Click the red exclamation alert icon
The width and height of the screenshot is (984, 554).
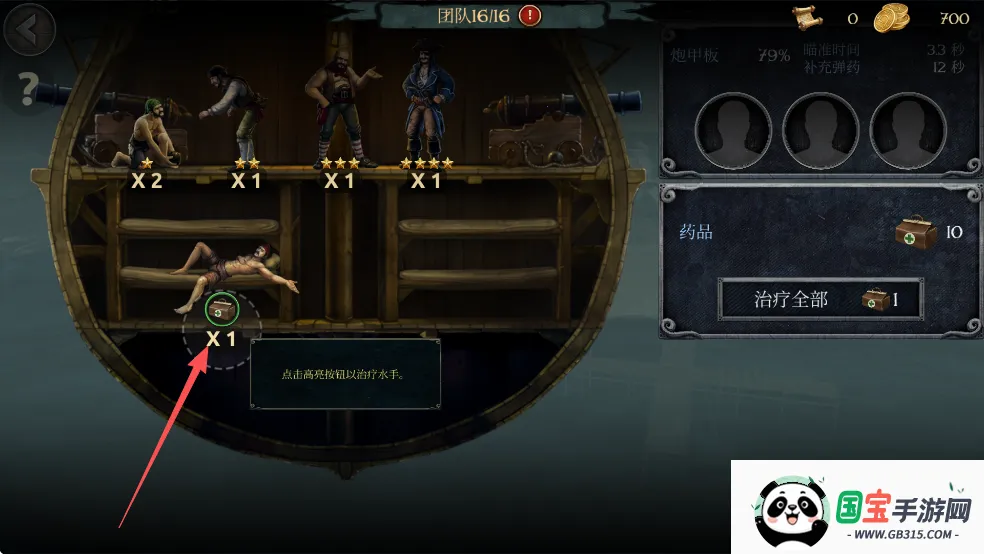click(530, 15)
